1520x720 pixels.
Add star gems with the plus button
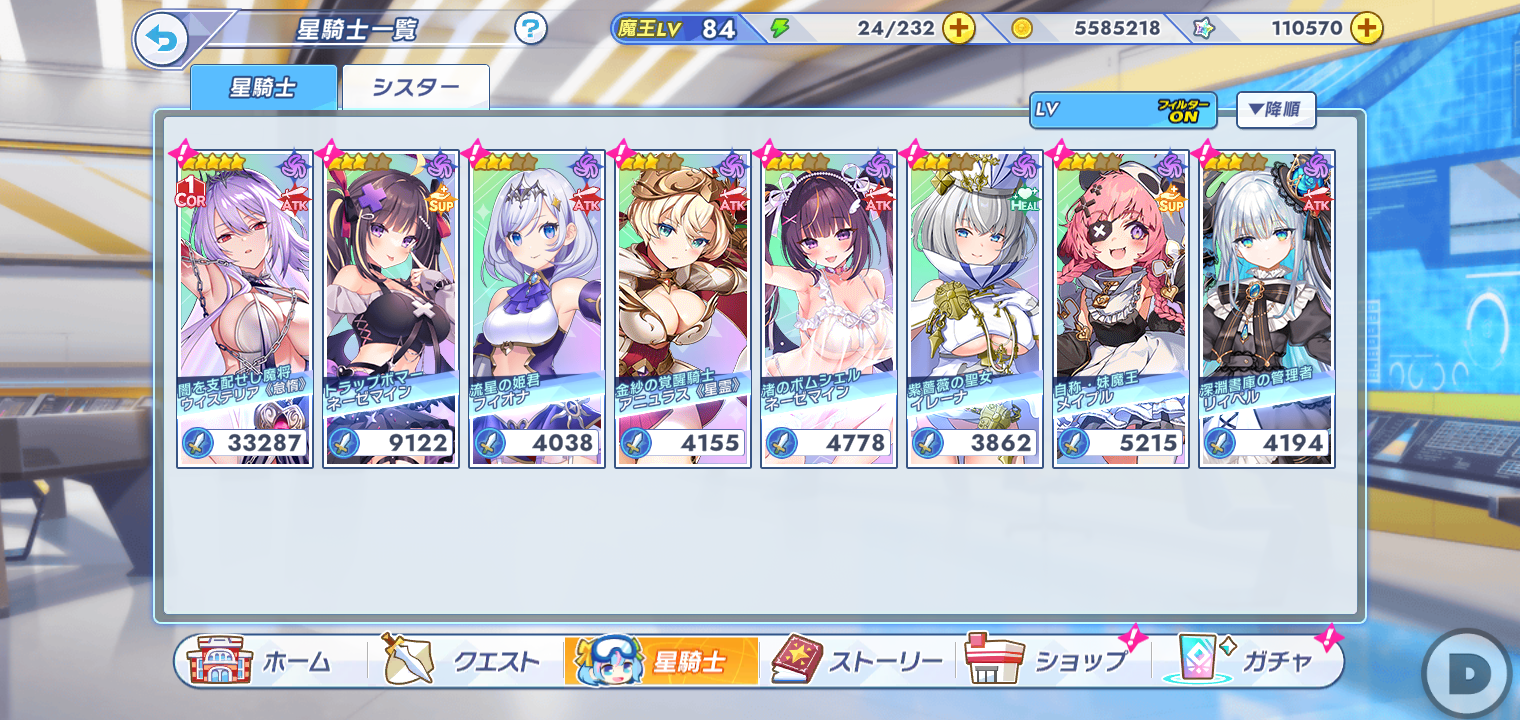coord(1366,29)
